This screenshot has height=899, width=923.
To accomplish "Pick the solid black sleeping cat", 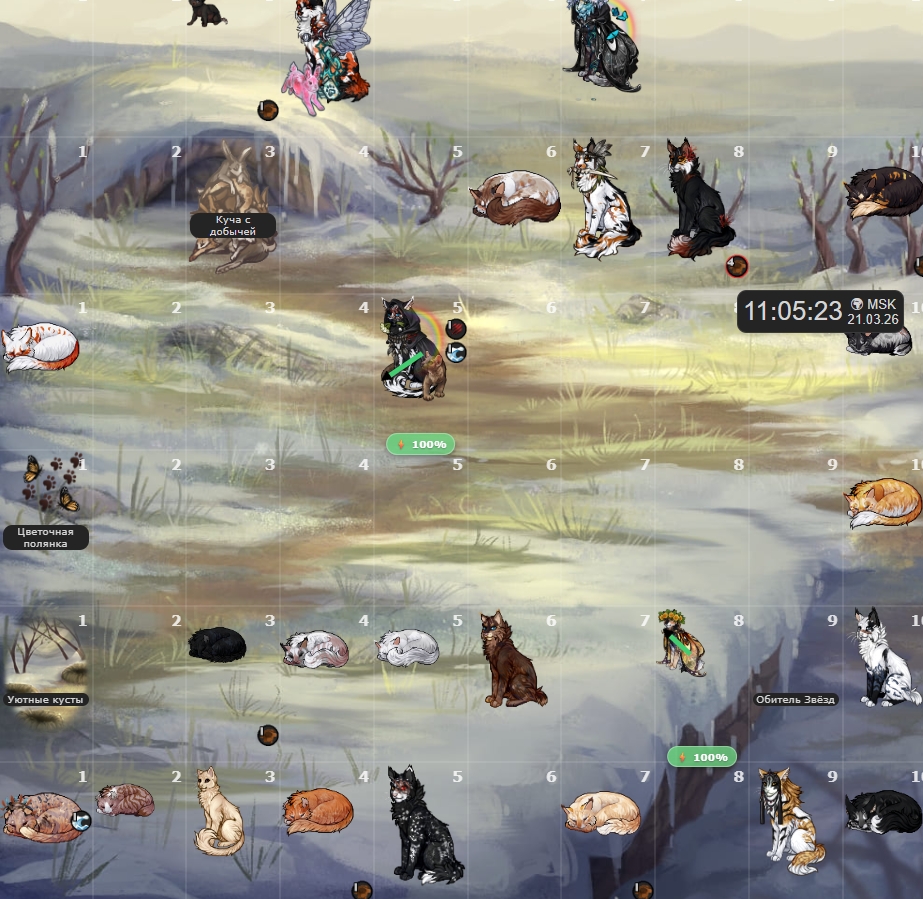I will (217, 644).
